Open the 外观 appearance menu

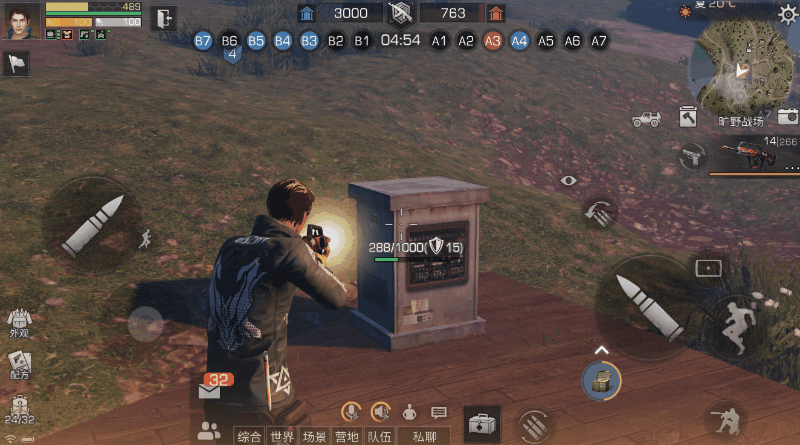[x=19, y=322]
